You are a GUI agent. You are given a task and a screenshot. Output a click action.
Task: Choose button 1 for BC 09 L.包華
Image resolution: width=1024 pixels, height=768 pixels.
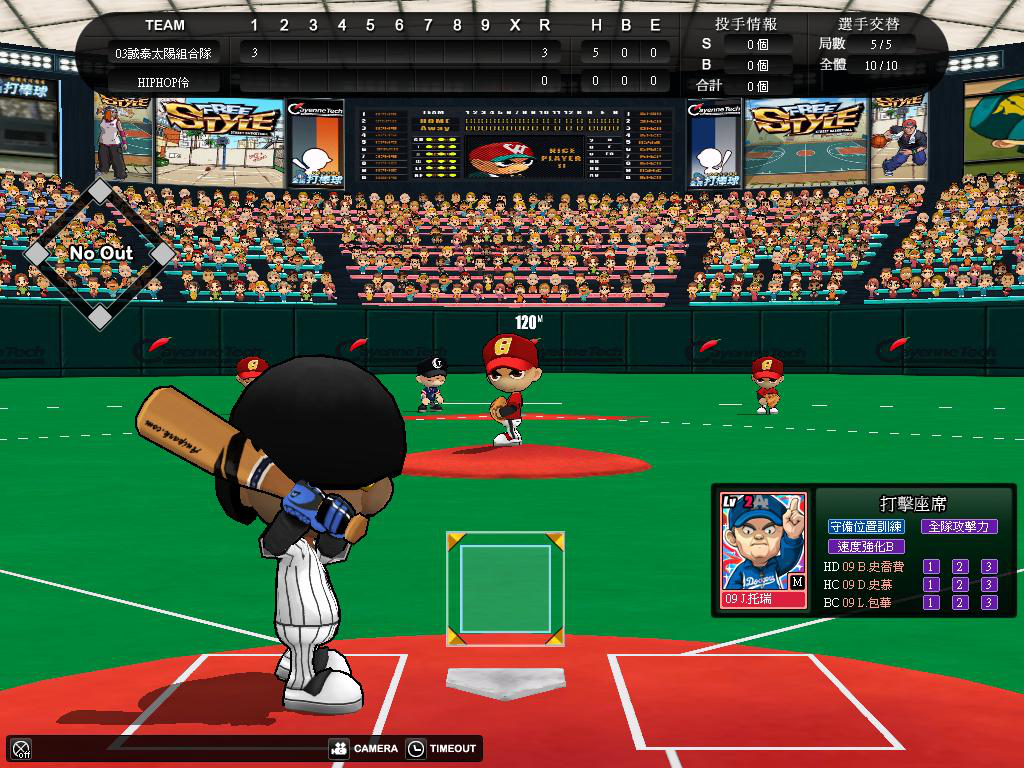(x=931, y=602)
